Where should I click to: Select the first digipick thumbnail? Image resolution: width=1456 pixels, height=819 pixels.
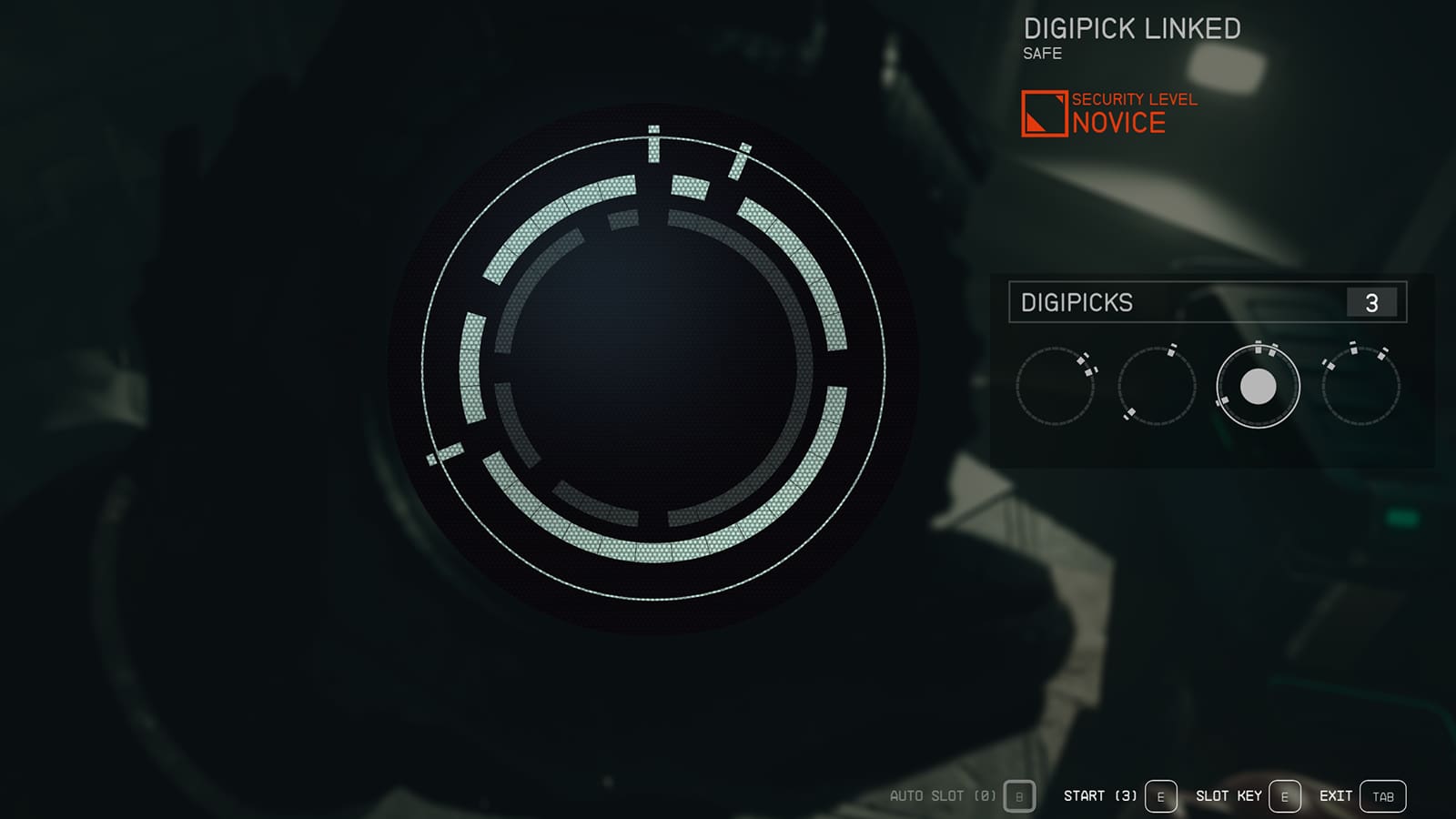point(1059,386)
